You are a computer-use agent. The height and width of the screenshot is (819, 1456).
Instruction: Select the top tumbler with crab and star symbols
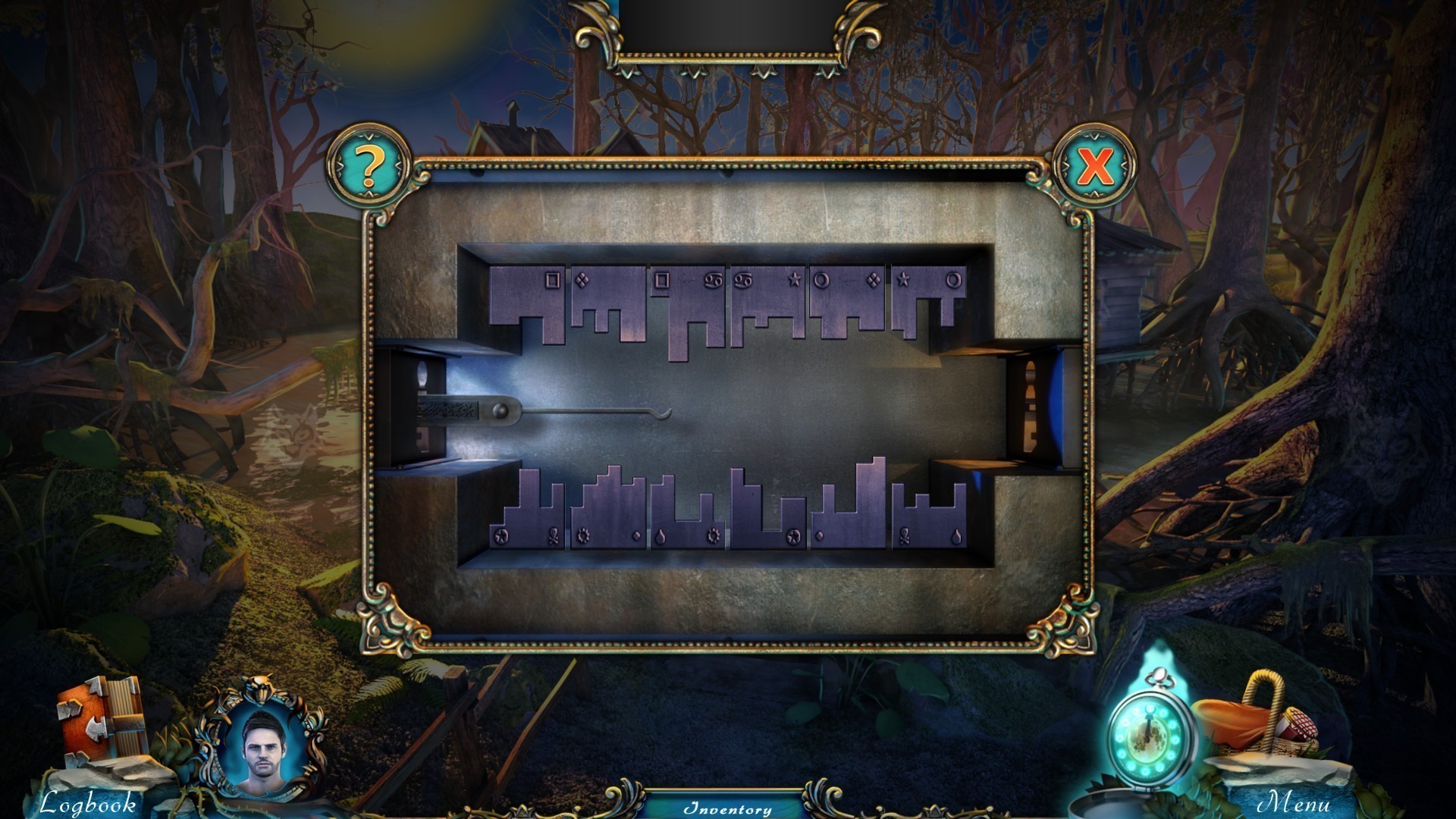tap(766, 300)
